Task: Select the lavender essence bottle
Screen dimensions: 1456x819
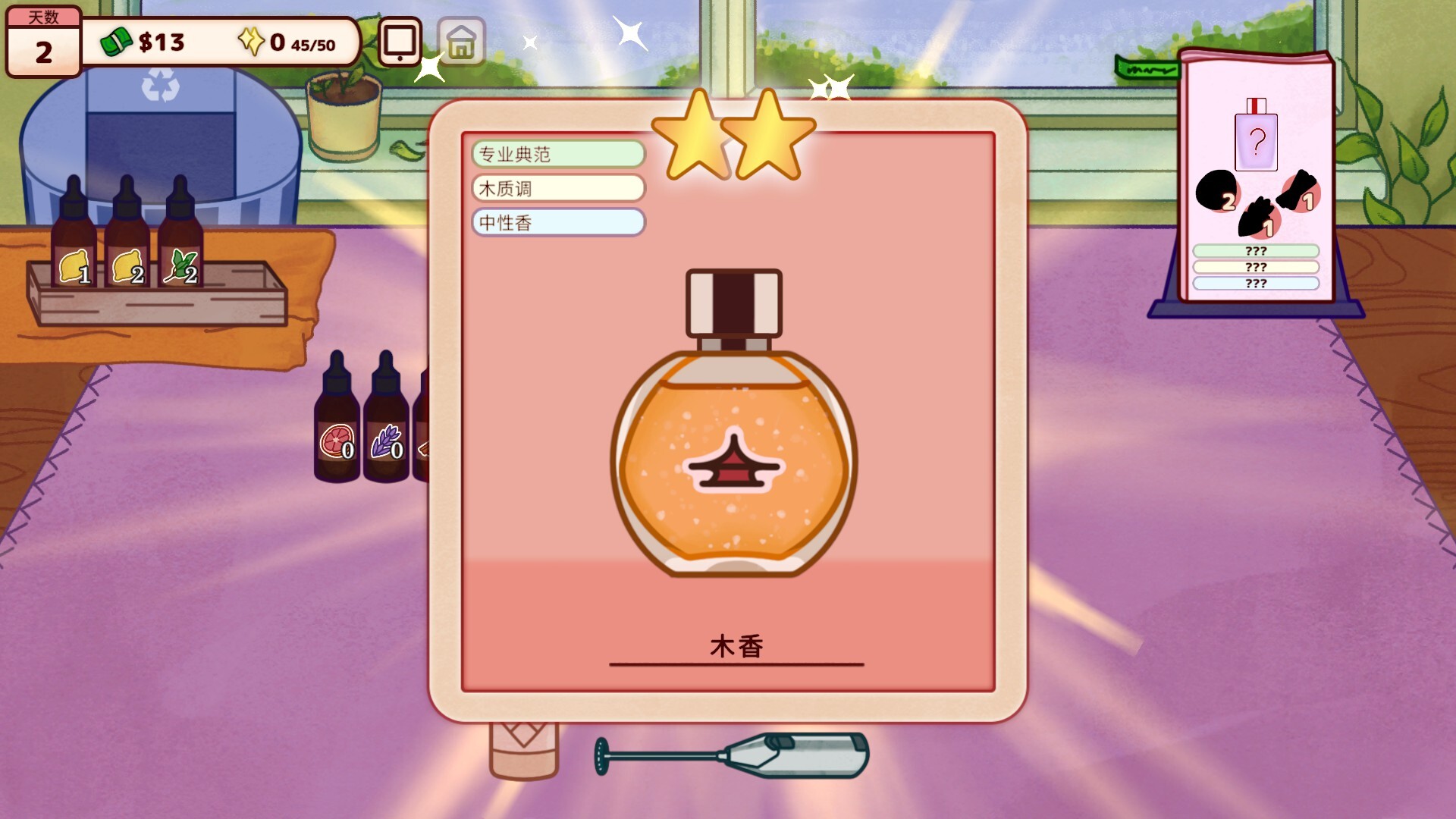Action: click(388, 425)
